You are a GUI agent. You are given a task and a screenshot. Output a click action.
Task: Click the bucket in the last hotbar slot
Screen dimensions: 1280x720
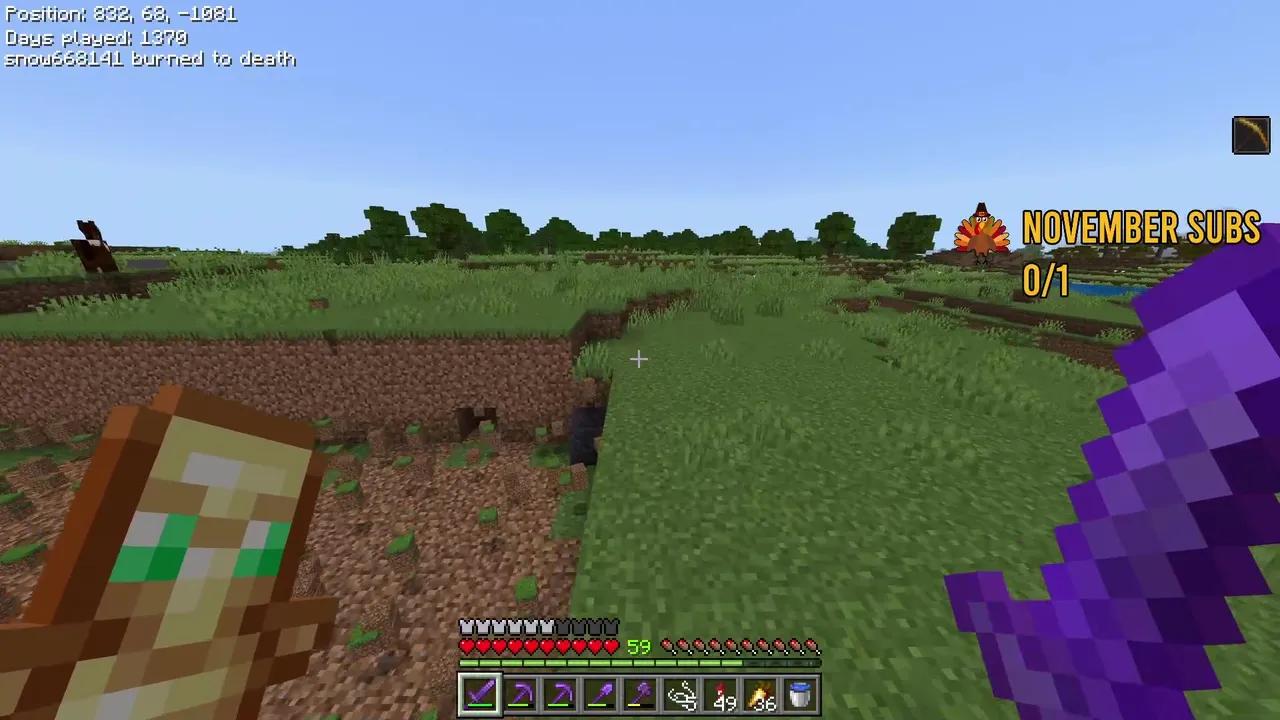click(x=801, y=693)
